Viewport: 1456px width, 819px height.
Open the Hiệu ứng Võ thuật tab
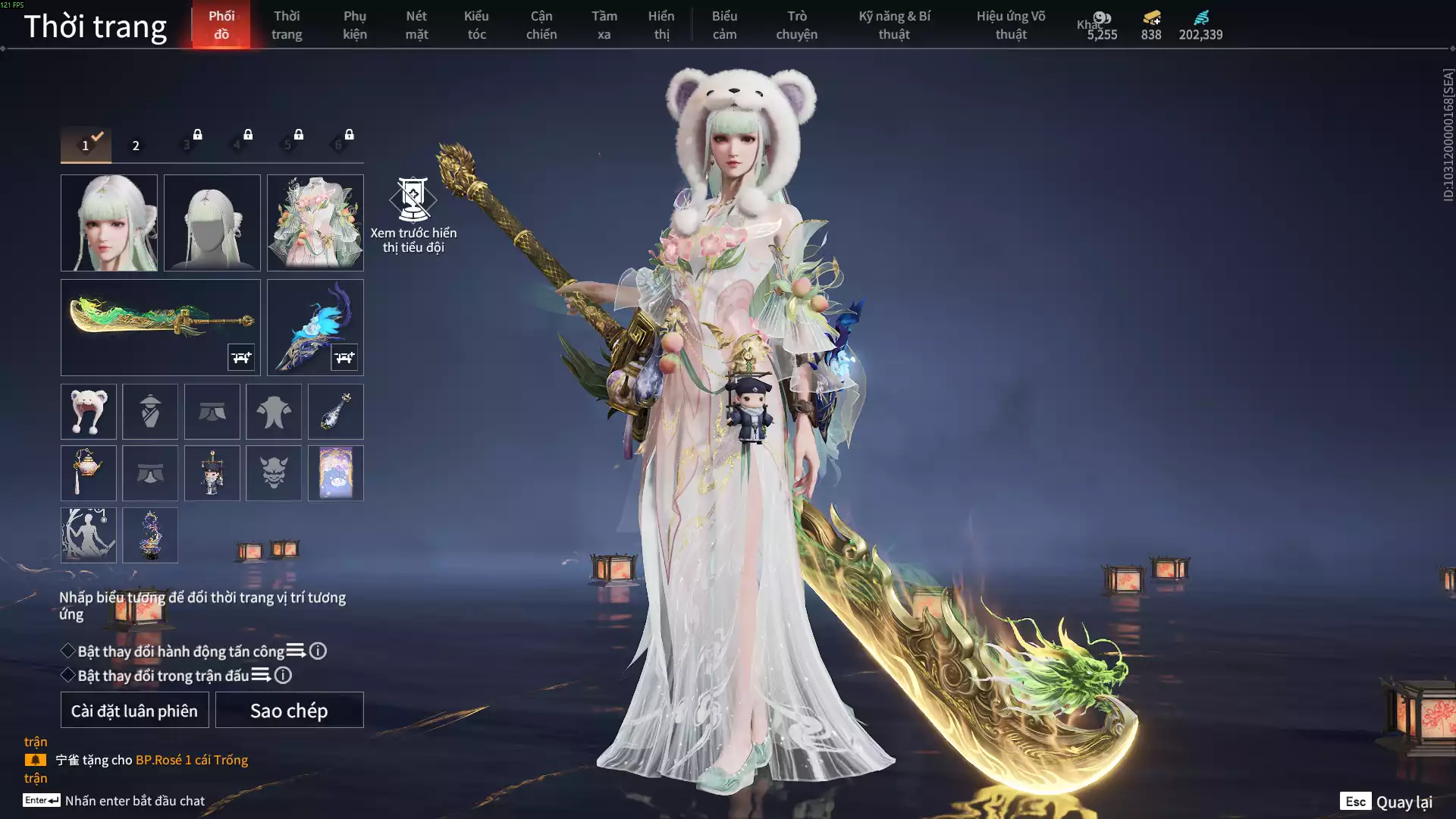1010,25
